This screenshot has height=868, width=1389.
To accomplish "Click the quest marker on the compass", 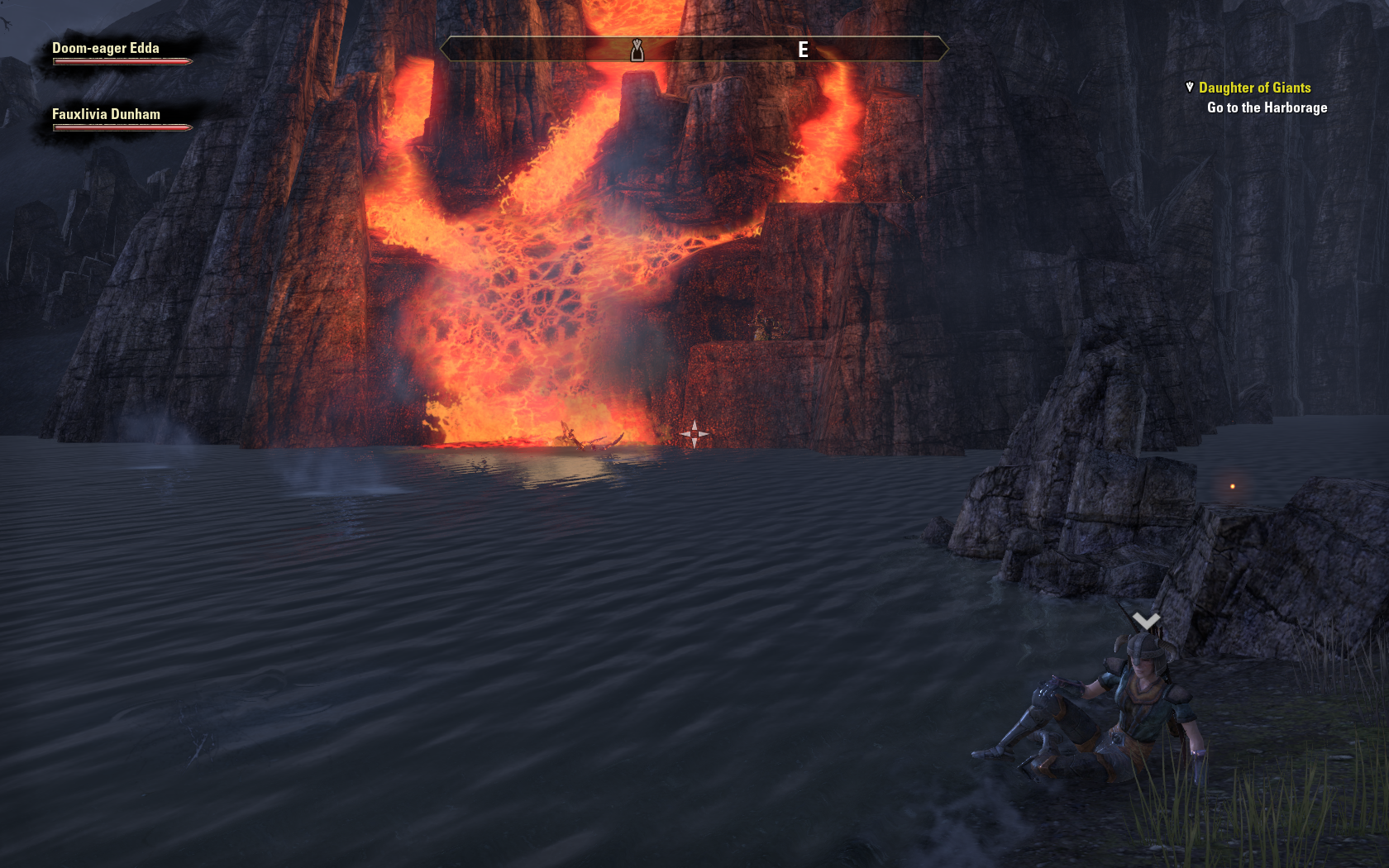I will pyautogui.click(x=637, y=50).
